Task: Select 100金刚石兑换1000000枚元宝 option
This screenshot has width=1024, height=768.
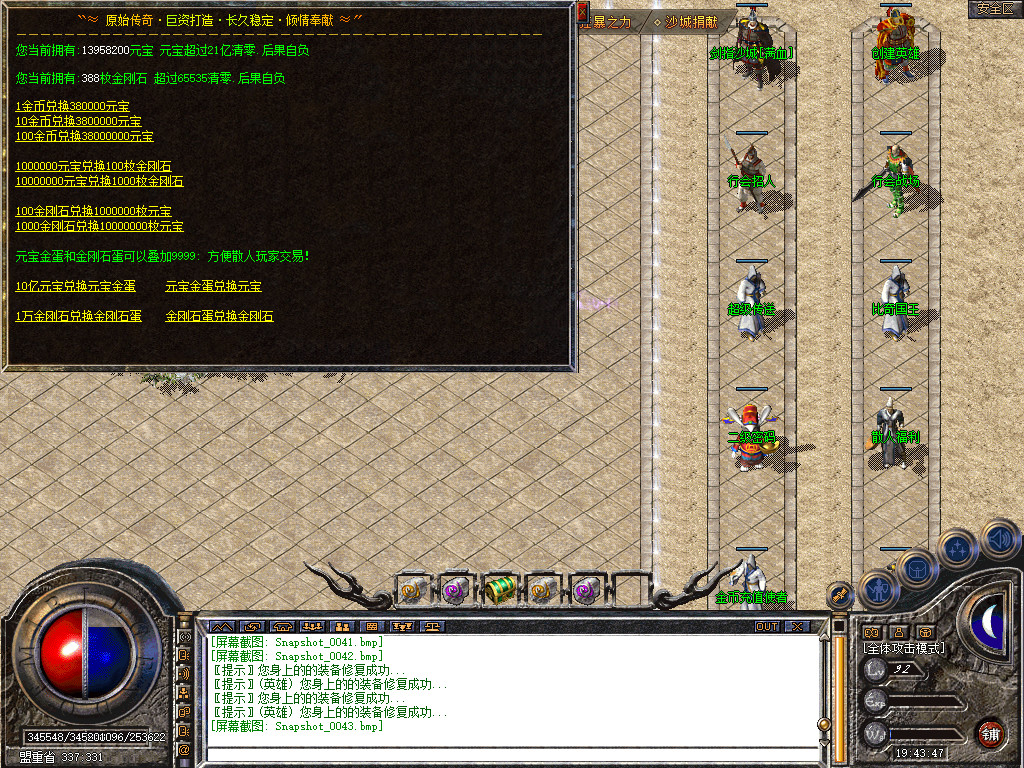Action: 93,211
